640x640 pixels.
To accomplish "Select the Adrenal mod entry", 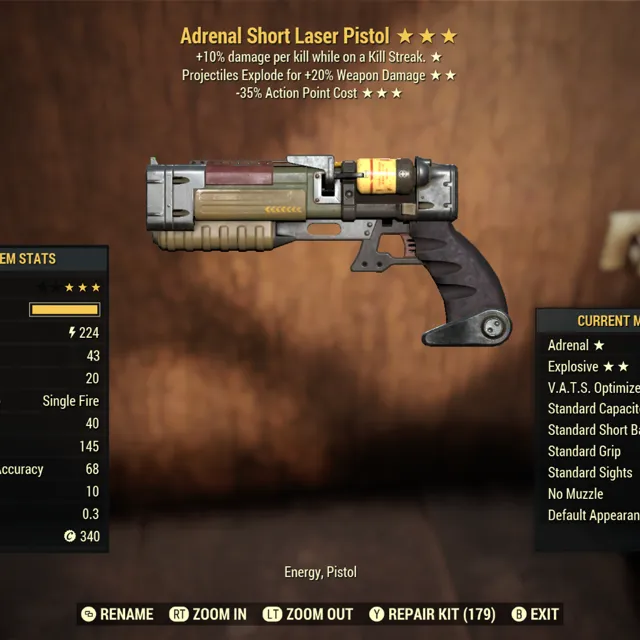I will click(x=576, y=345).
